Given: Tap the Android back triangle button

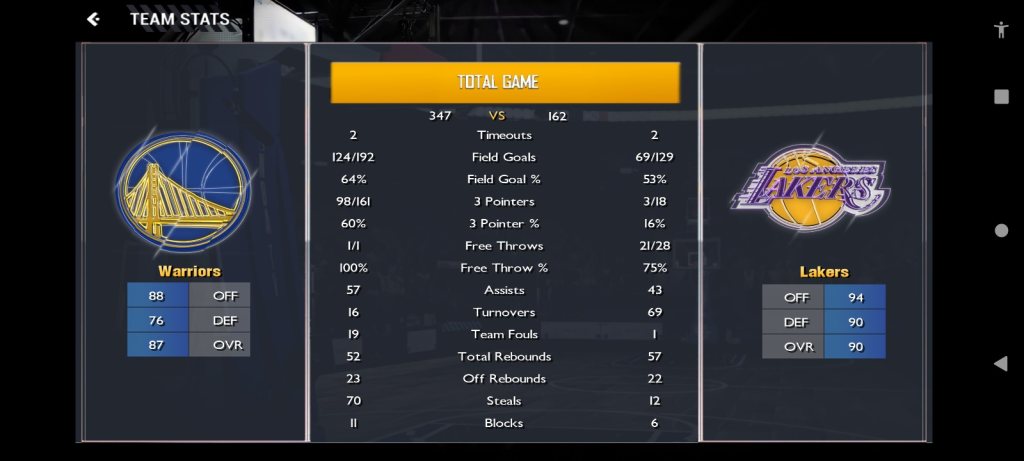Looking at the screenshot, I should pyautogui.click(x=1000, y=363).
